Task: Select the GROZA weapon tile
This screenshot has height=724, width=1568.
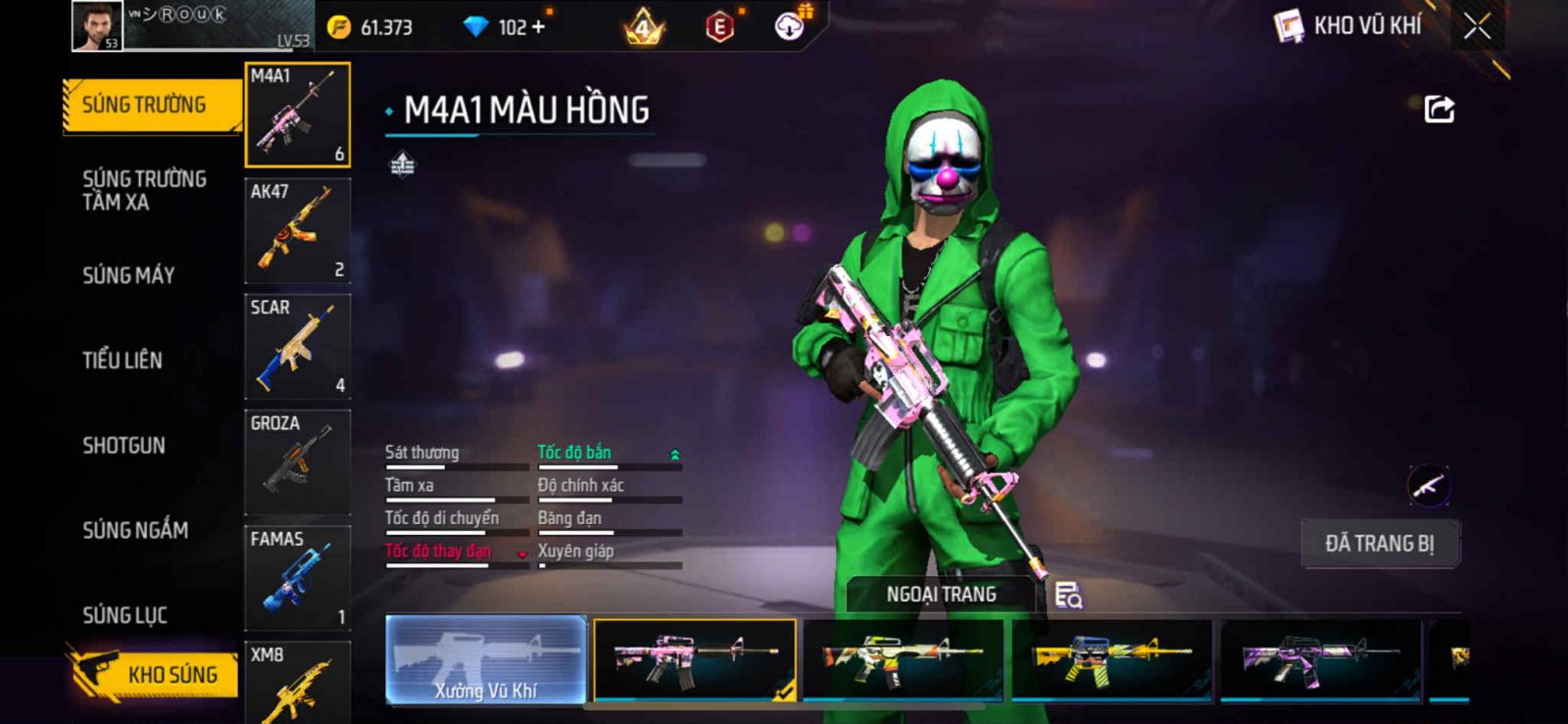Action: tap(297, 462)
